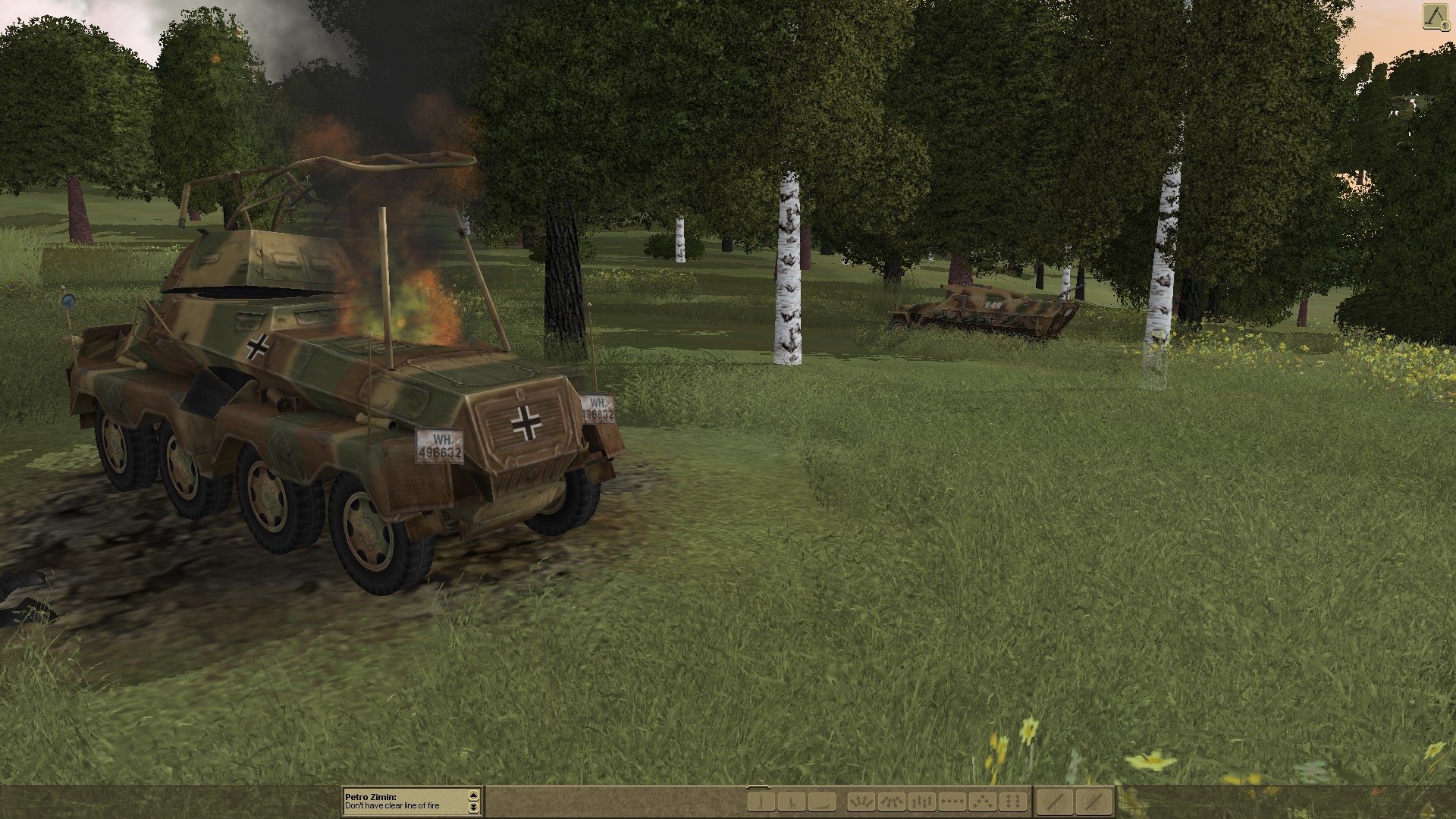Set the prone stance
This screenshot has height=819, width=1456.
(x=821, y=802)
